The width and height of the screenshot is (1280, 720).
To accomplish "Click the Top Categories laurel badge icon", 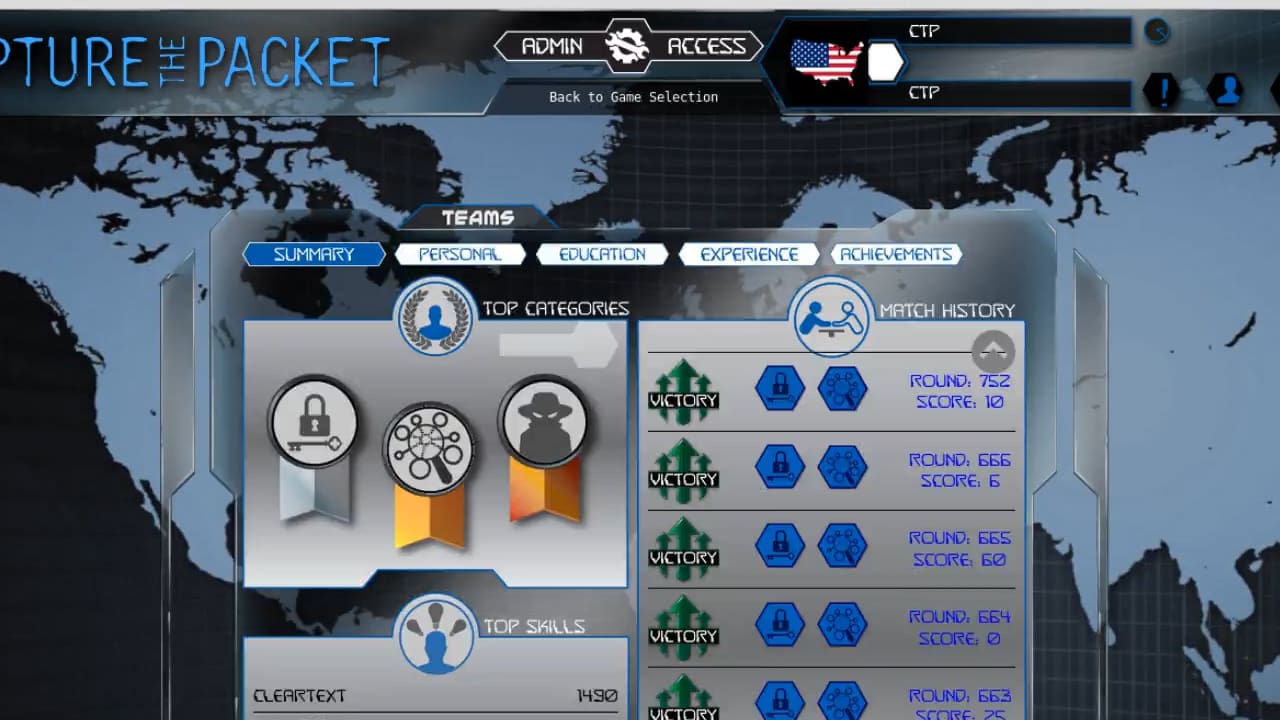I will [x=435, y=315].
